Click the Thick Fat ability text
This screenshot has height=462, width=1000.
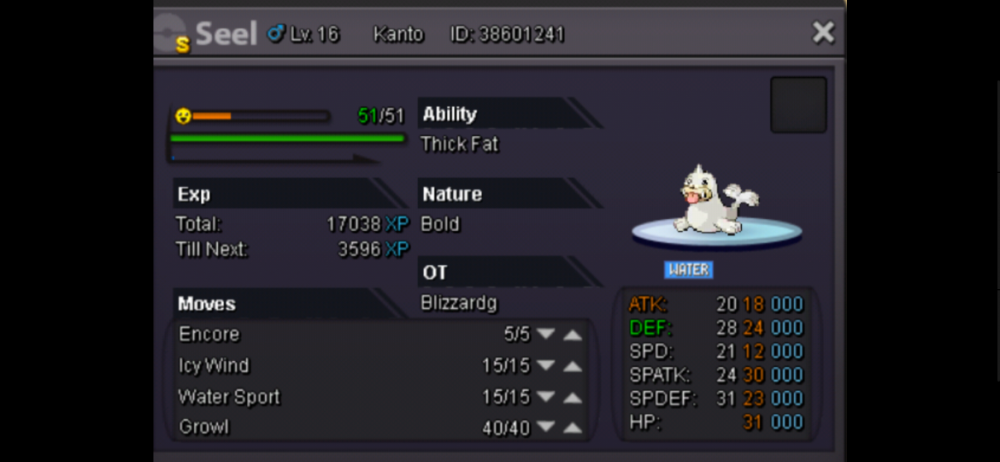[x=459, y=144]
